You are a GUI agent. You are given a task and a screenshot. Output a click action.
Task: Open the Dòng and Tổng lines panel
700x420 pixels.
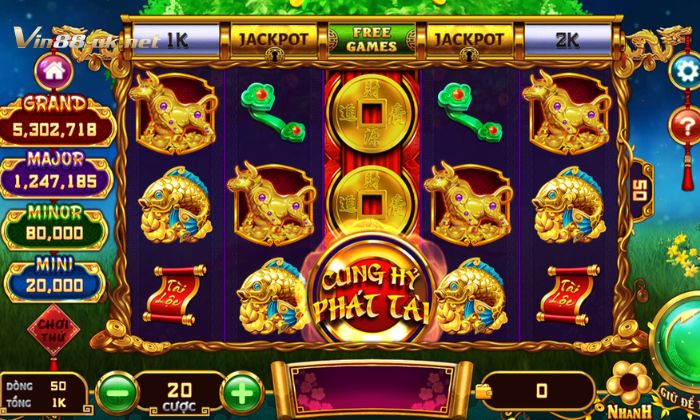tap(38, 392)
